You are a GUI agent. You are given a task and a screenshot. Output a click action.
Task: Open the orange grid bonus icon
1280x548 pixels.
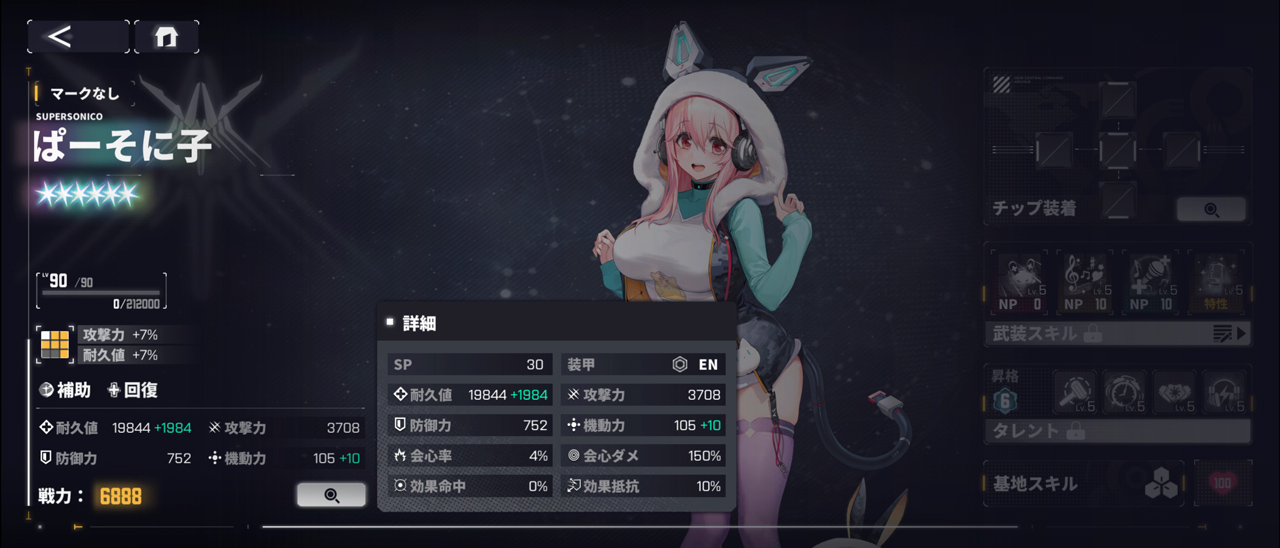pyautogui.click(x=54, y=345)
